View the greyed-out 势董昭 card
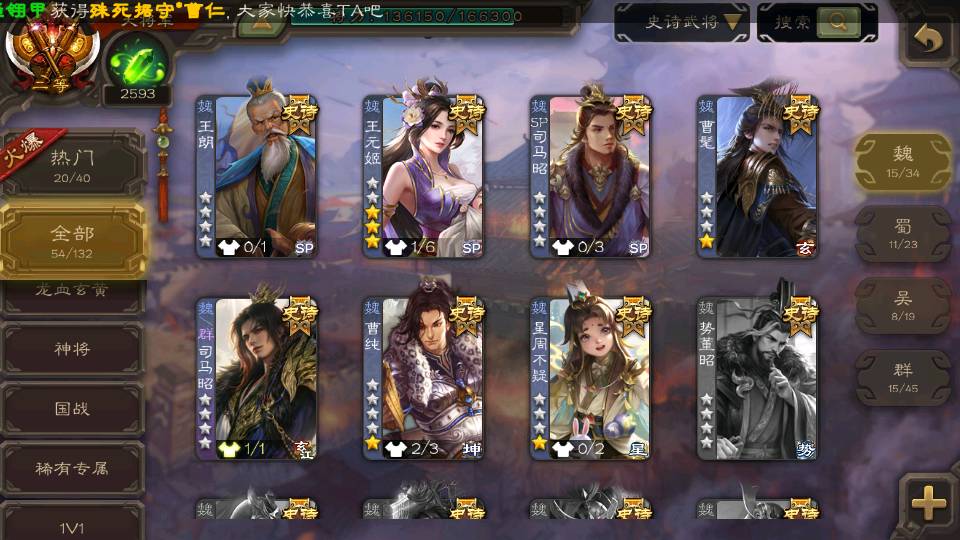The height and width of the screenshot is (540, 960). coord(758,378)
